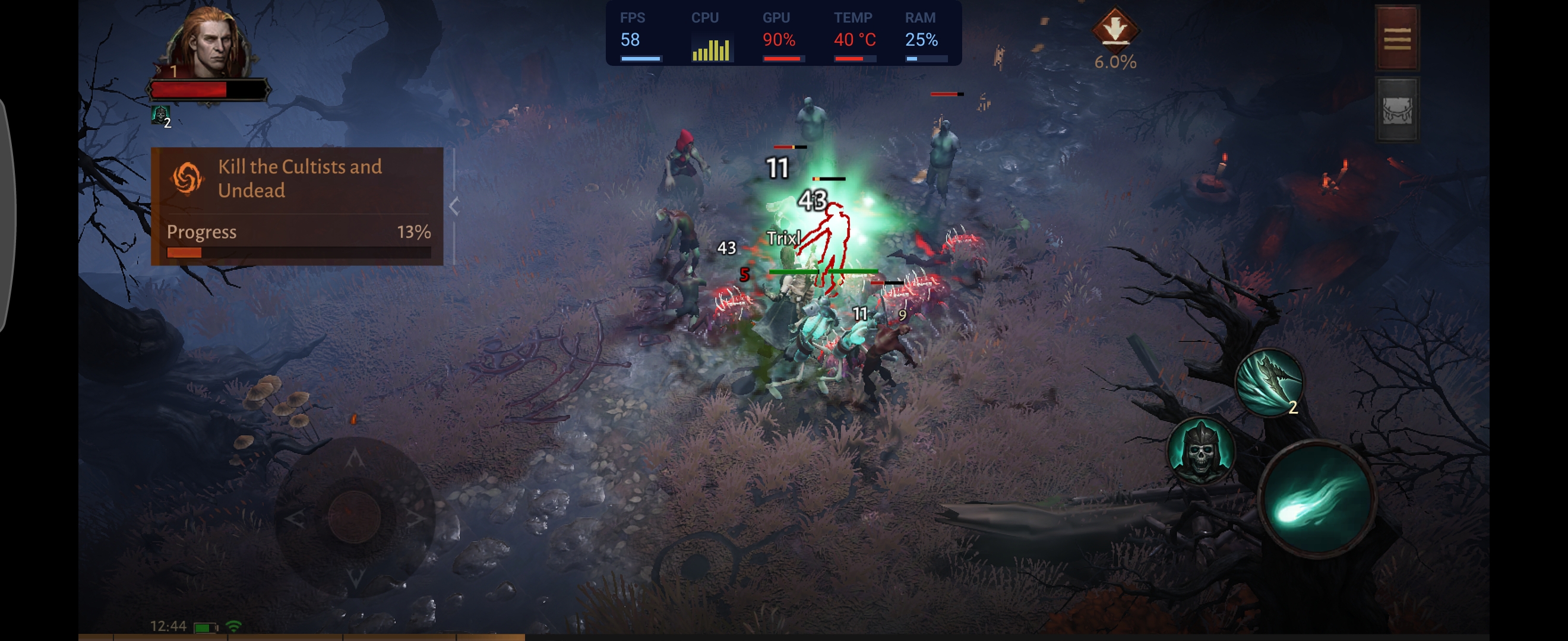Use the bone claw skill
This screenshot has height=641, width=1568.
pyautogui.click(x=1269, y=382)
